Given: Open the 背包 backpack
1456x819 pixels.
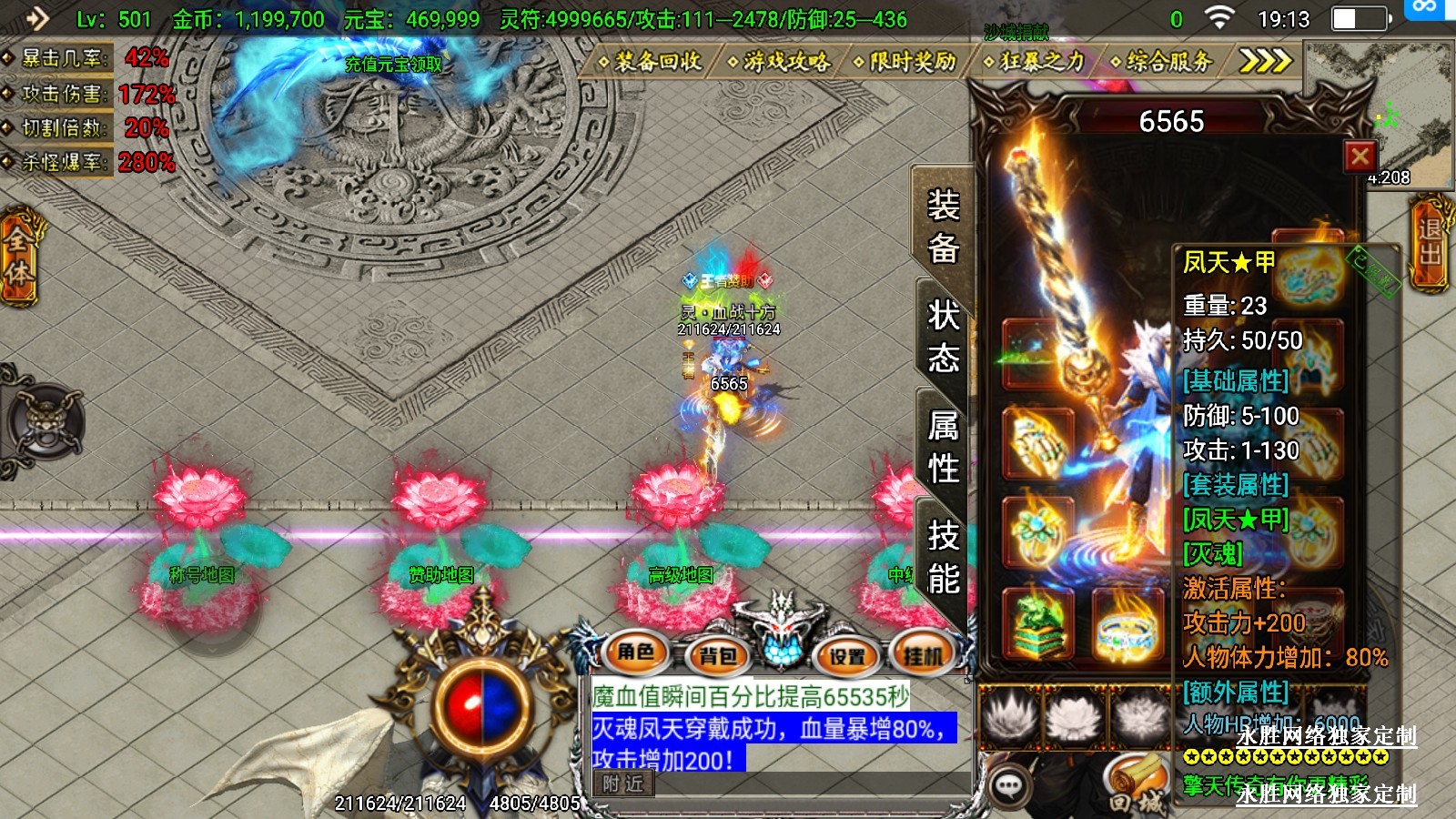Looking at the screenshot, I should click(717, 655).
